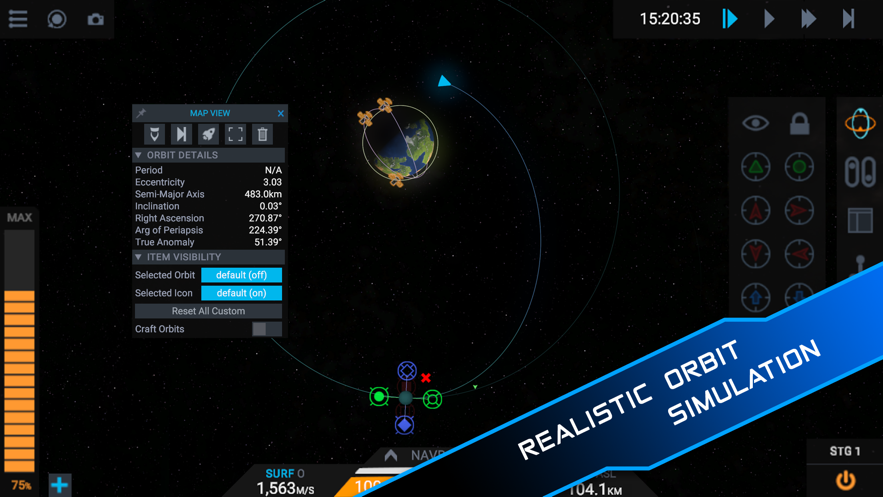Take a screenshot with the camera icon
This screenshot has height=497, width=883.
point(95,19)
